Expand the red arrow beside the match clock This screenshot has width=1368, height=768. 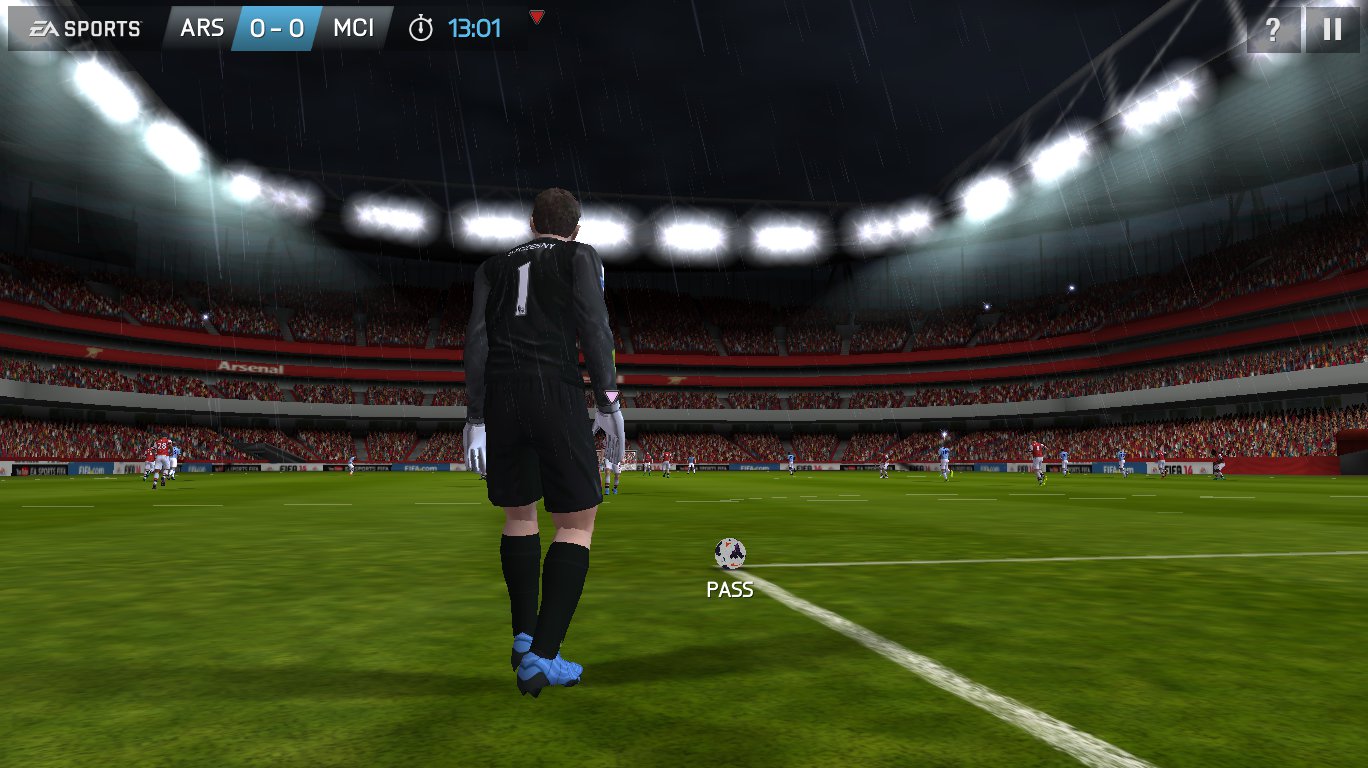[x=537, y=17]
